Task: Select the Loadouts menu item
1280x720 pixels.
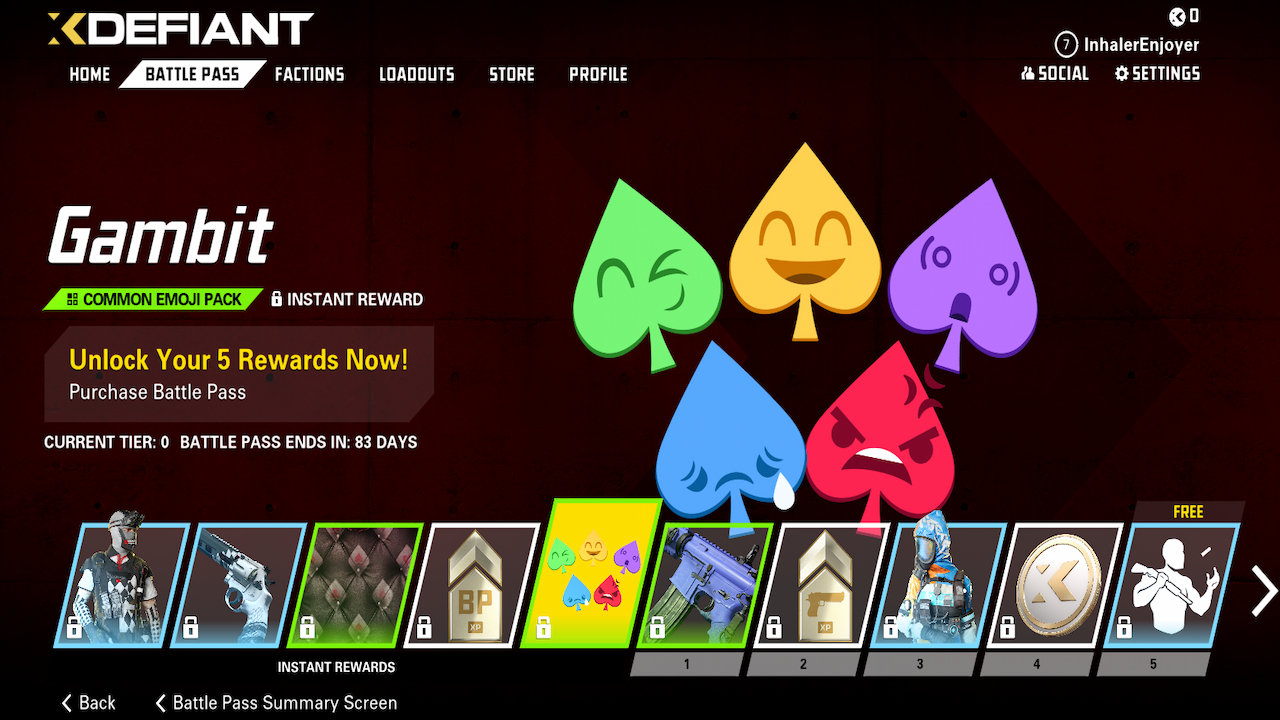Action: (x=416, y=74)
